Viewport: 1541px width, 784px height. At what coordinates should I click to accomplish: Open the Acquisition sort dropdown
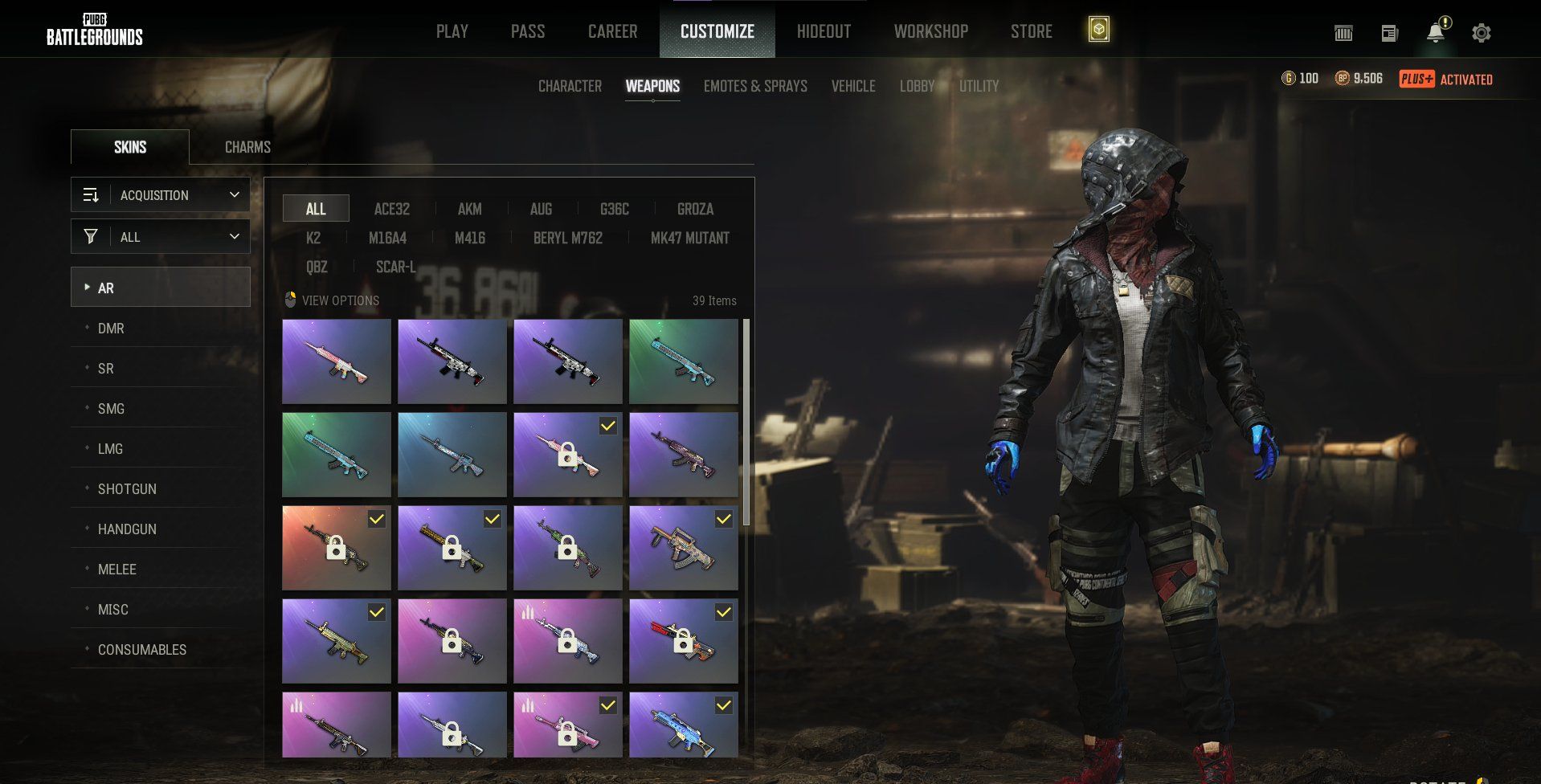click(161, 195)
